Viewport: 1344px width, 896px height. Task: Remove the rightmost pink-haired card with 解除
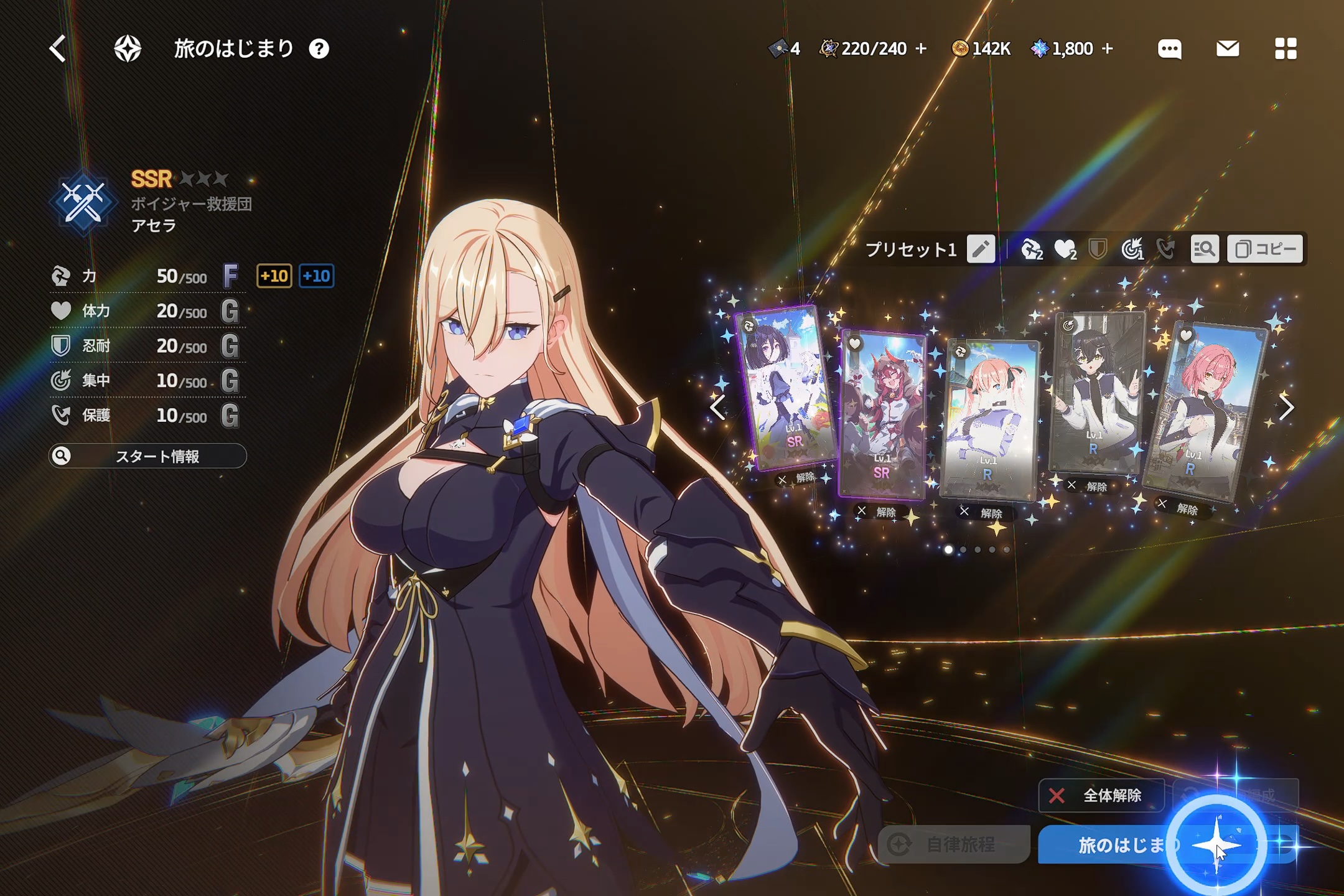[x=1178, y=507]
